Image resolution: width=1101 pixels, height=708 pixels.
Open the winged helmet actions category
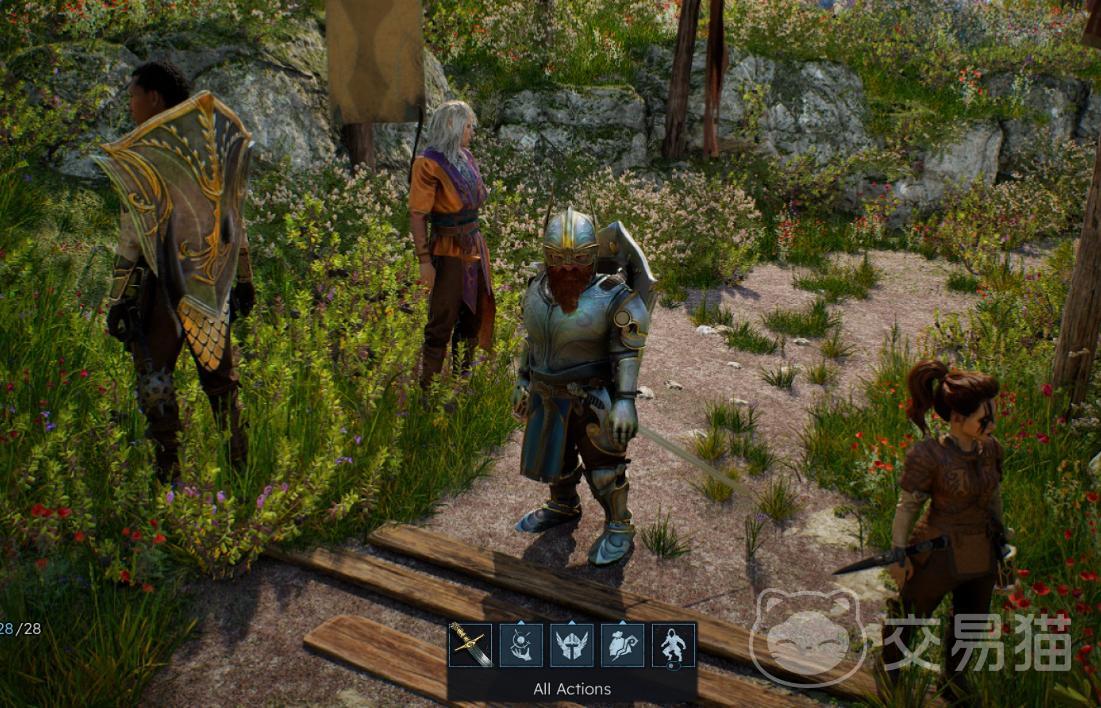[572, 645]
